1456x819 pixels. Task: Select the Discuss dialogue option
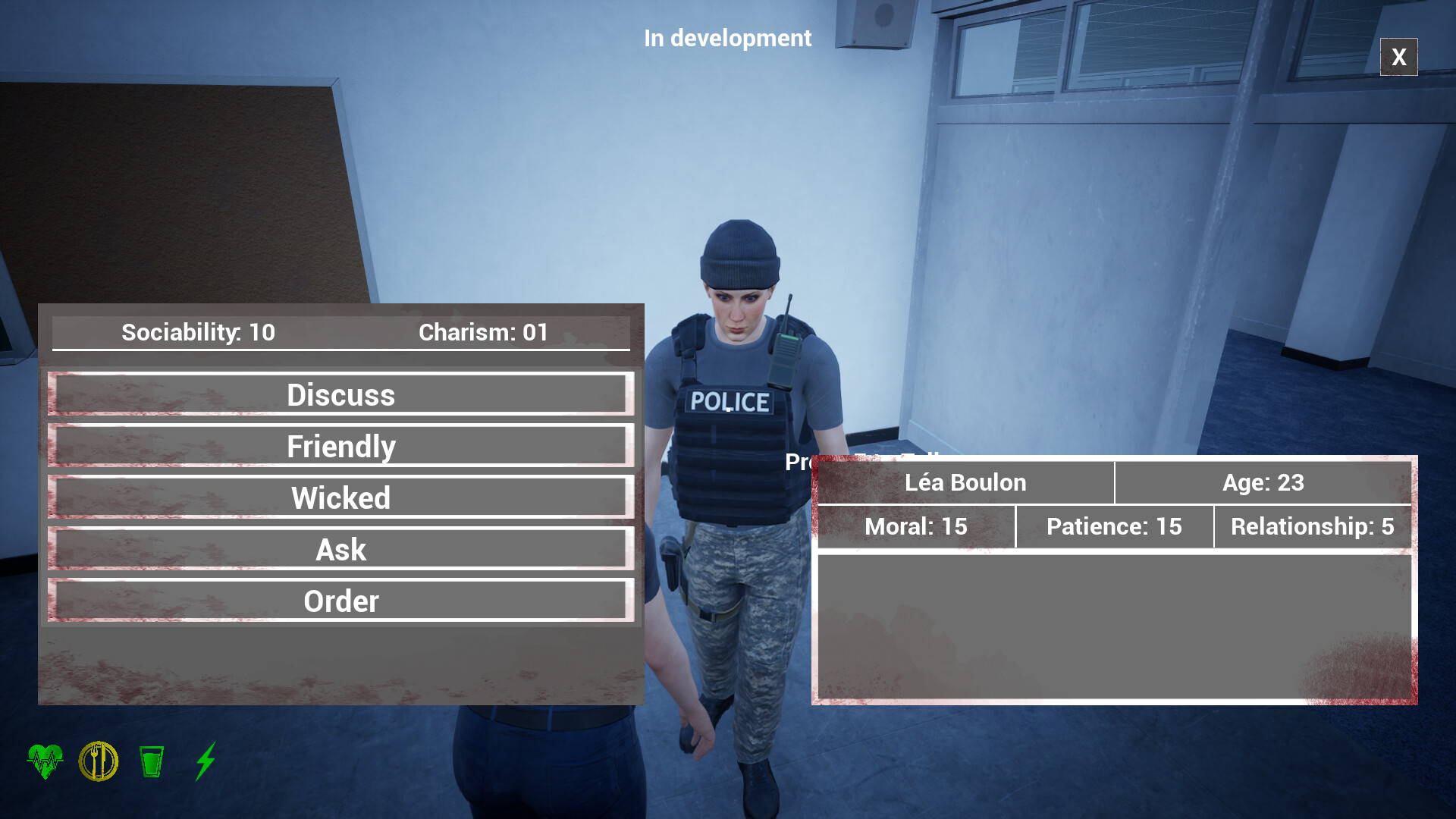coord(340,394)
